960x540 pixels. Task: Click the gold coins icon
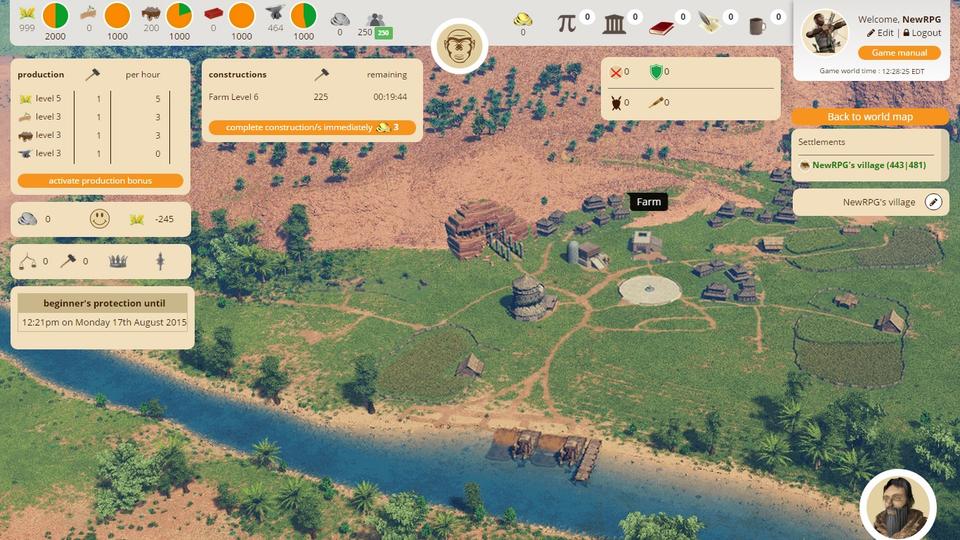click(523, 19)
